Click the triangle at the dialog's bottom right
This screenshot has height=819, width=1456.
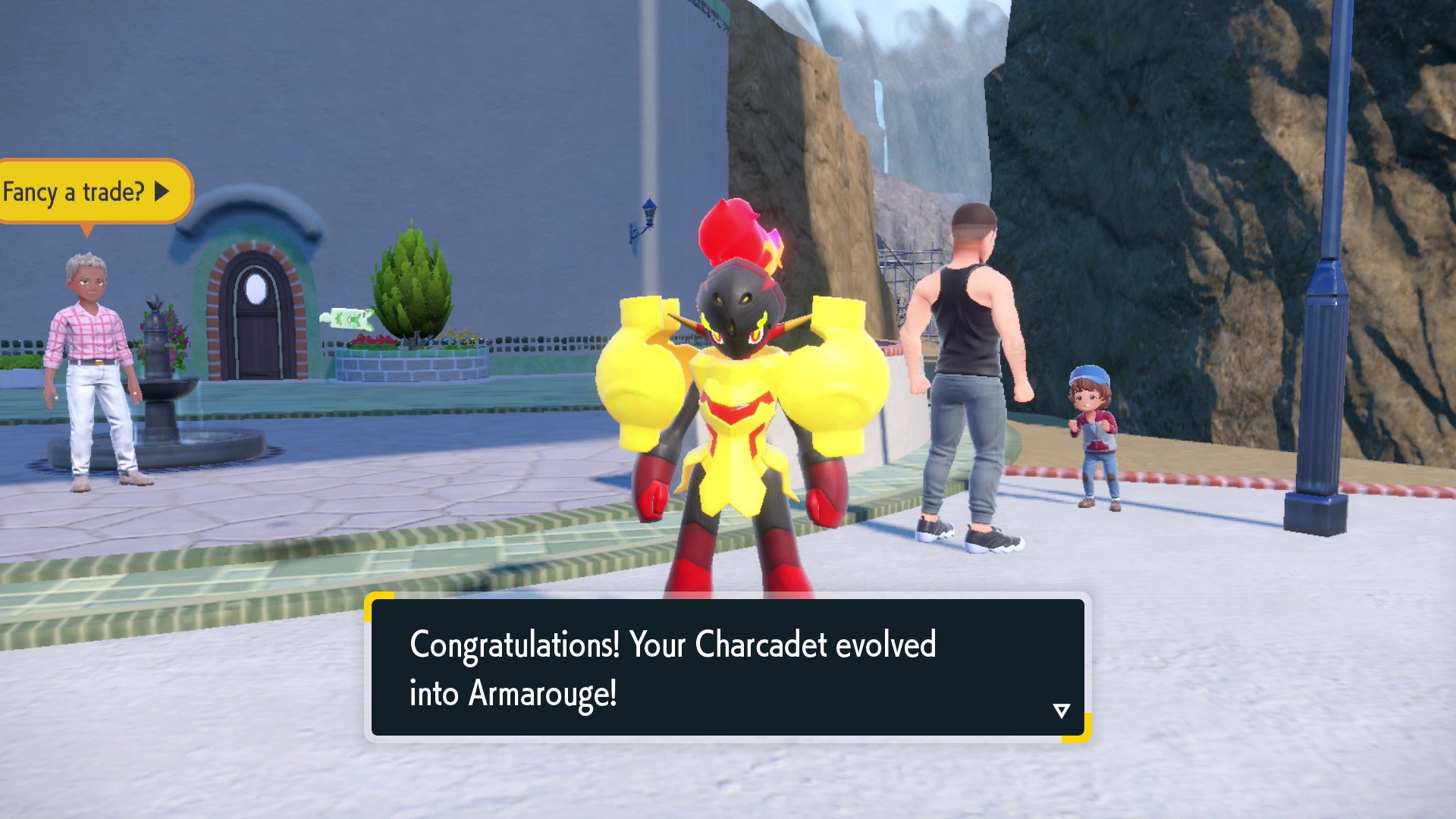tap(1061, 710)
